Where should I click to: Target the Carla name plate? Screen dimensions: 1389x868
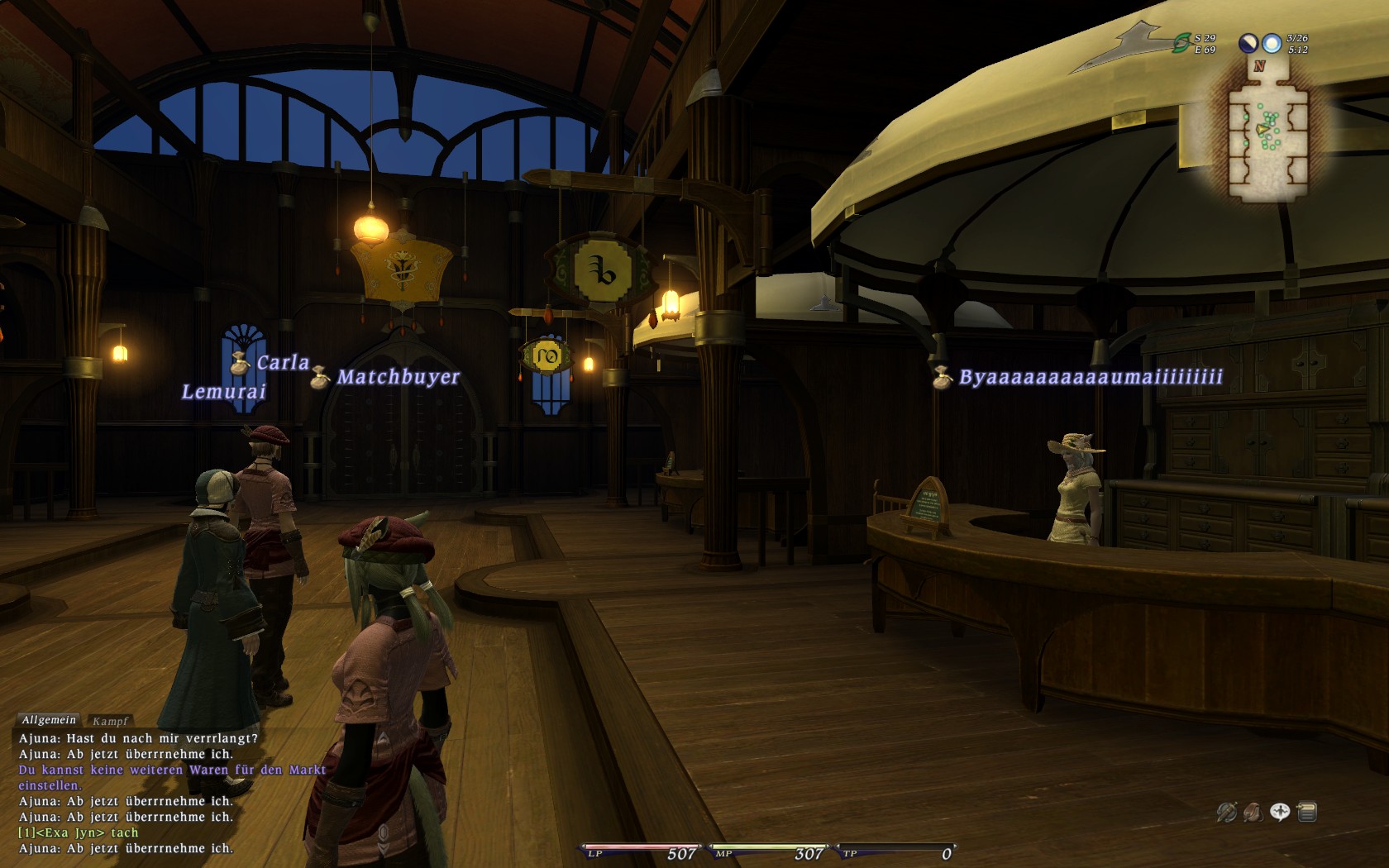(282, 363)
